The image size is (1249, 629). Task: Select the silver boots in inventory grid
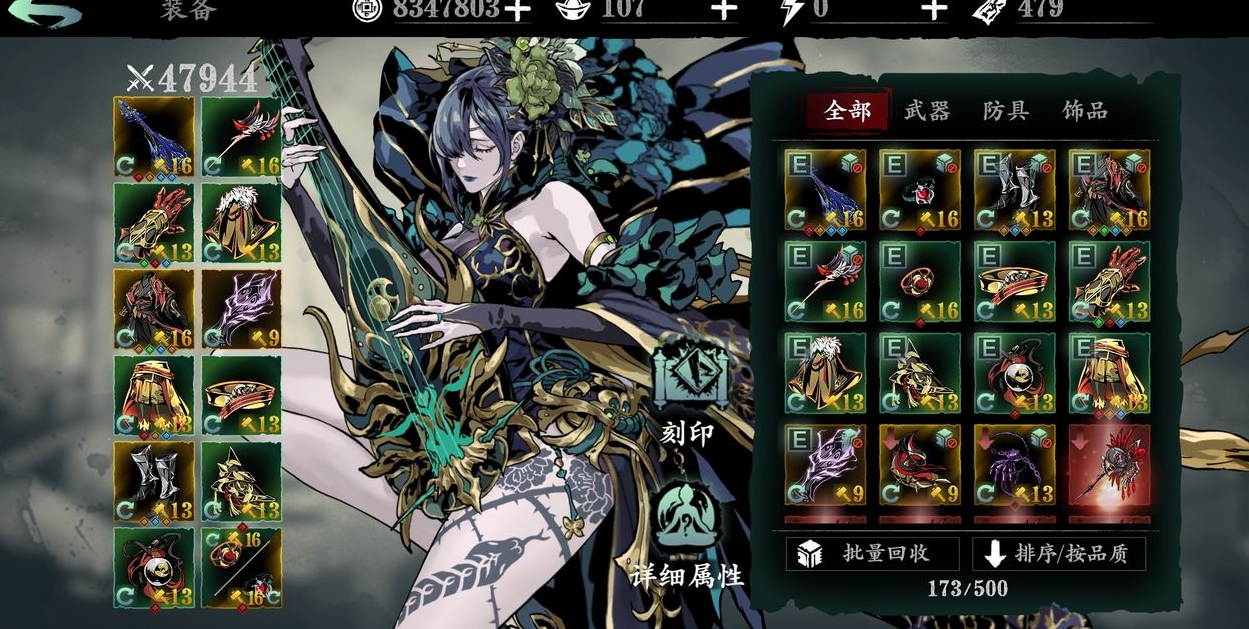point(1014,190)
